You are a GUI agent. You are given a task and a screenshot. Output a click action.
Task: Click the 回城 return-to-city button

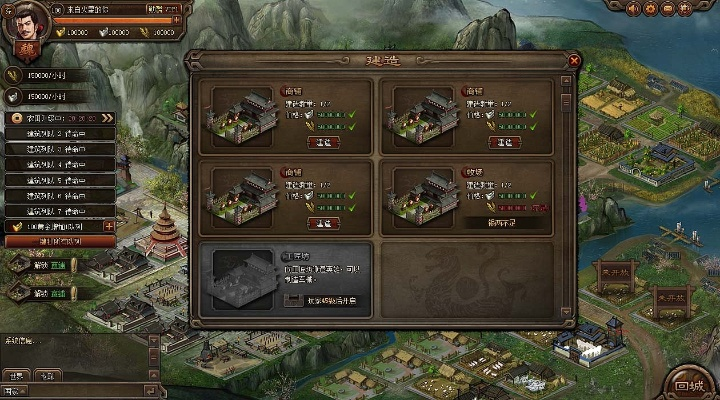tap(688, 385)
